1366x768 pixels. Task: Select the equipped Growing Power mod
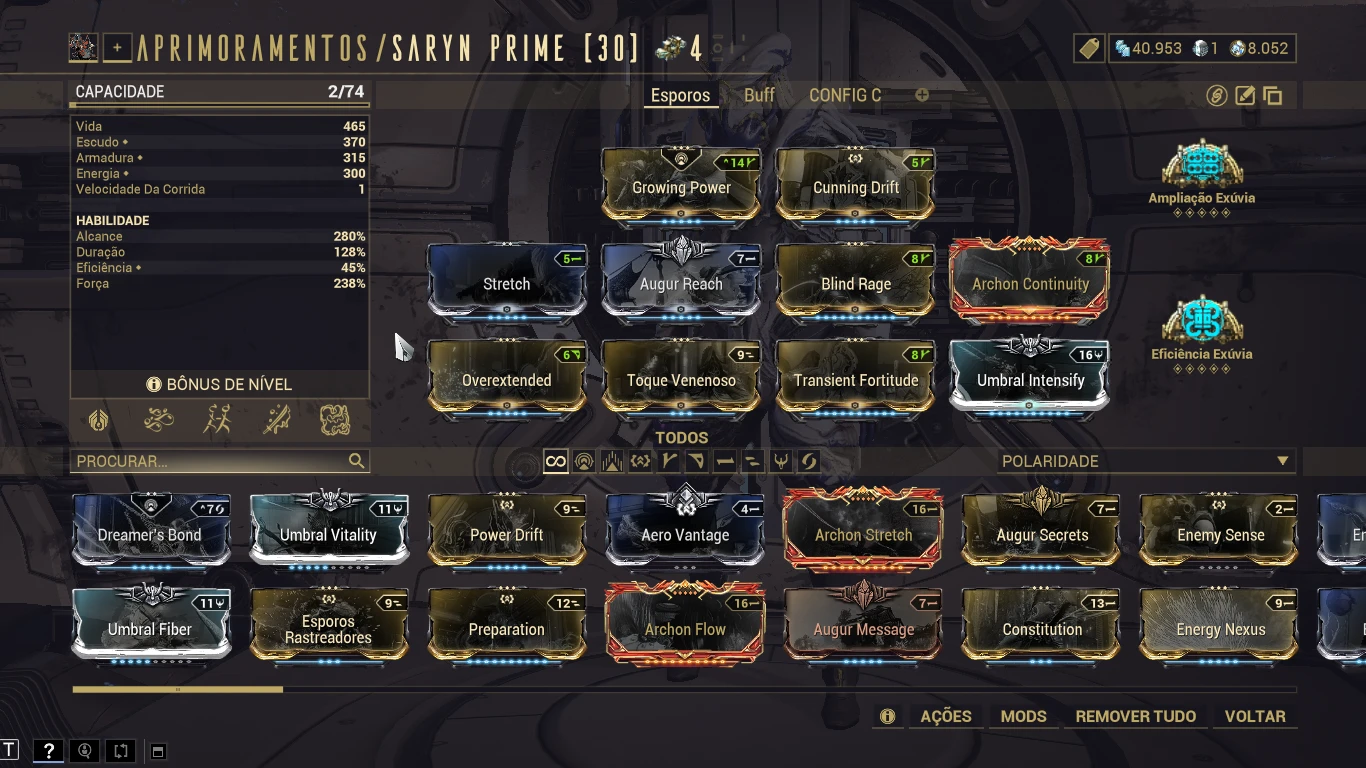pyautogui.click(x=681, y=185)
